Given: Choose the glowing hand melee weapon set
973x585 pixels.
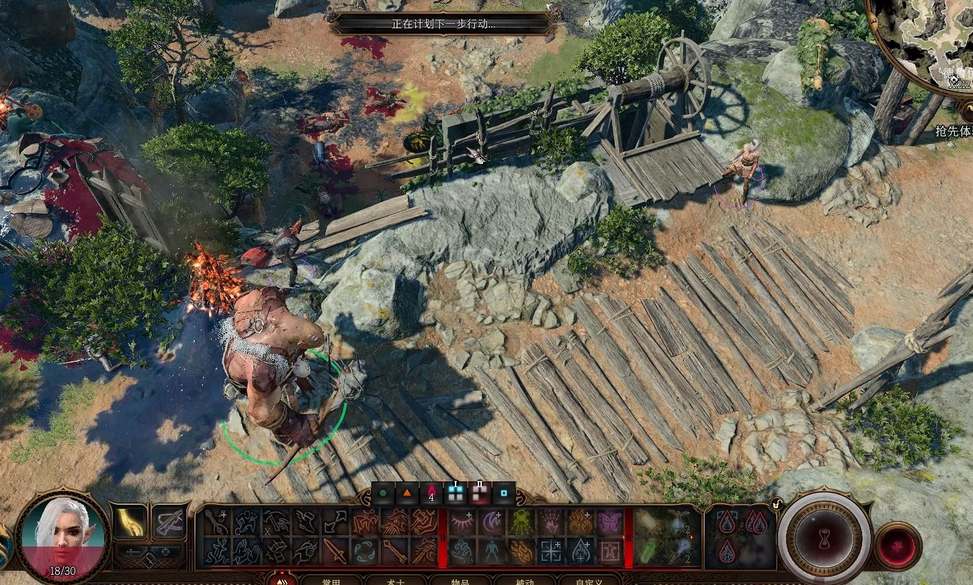Looking at the screenshot, I should point(130,521).
